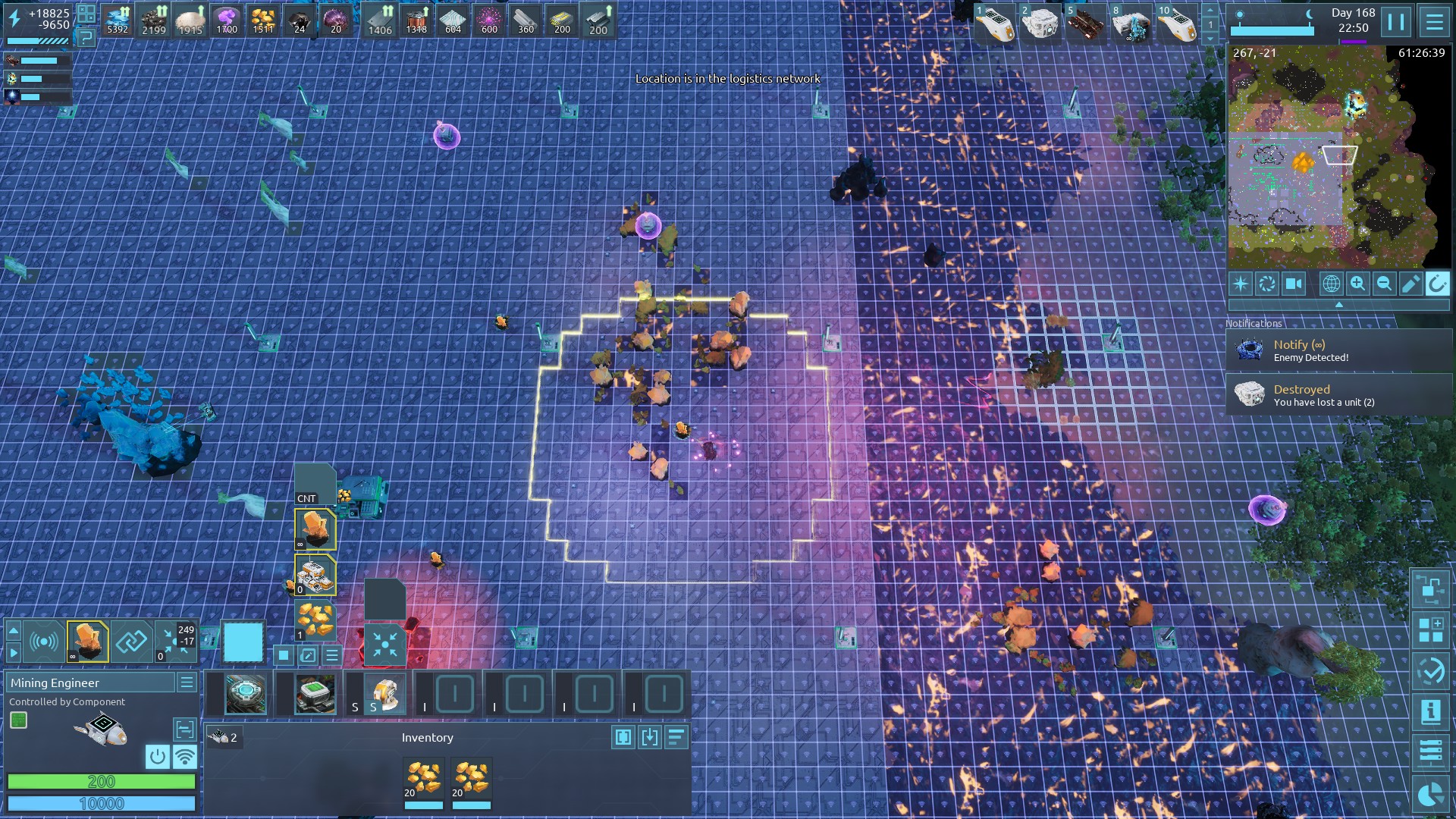Image resolution: width=1456 pixels, height=819 pixels.
Task: Open the info book codex button
Action: point(1430,711)
